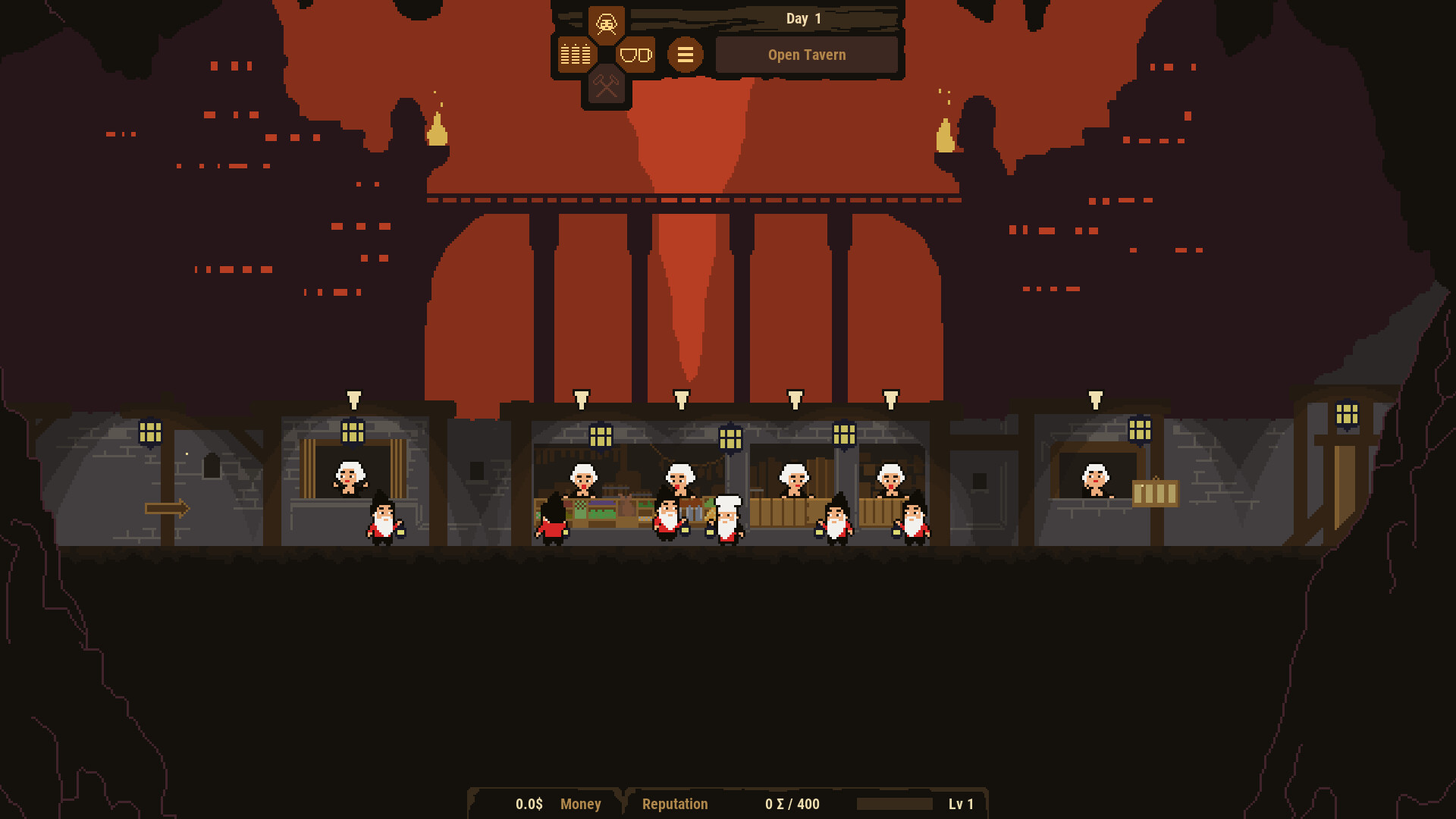Open the staff portrait icon at the top
This screenshot has width=1456, height=819.
point(606,23)
